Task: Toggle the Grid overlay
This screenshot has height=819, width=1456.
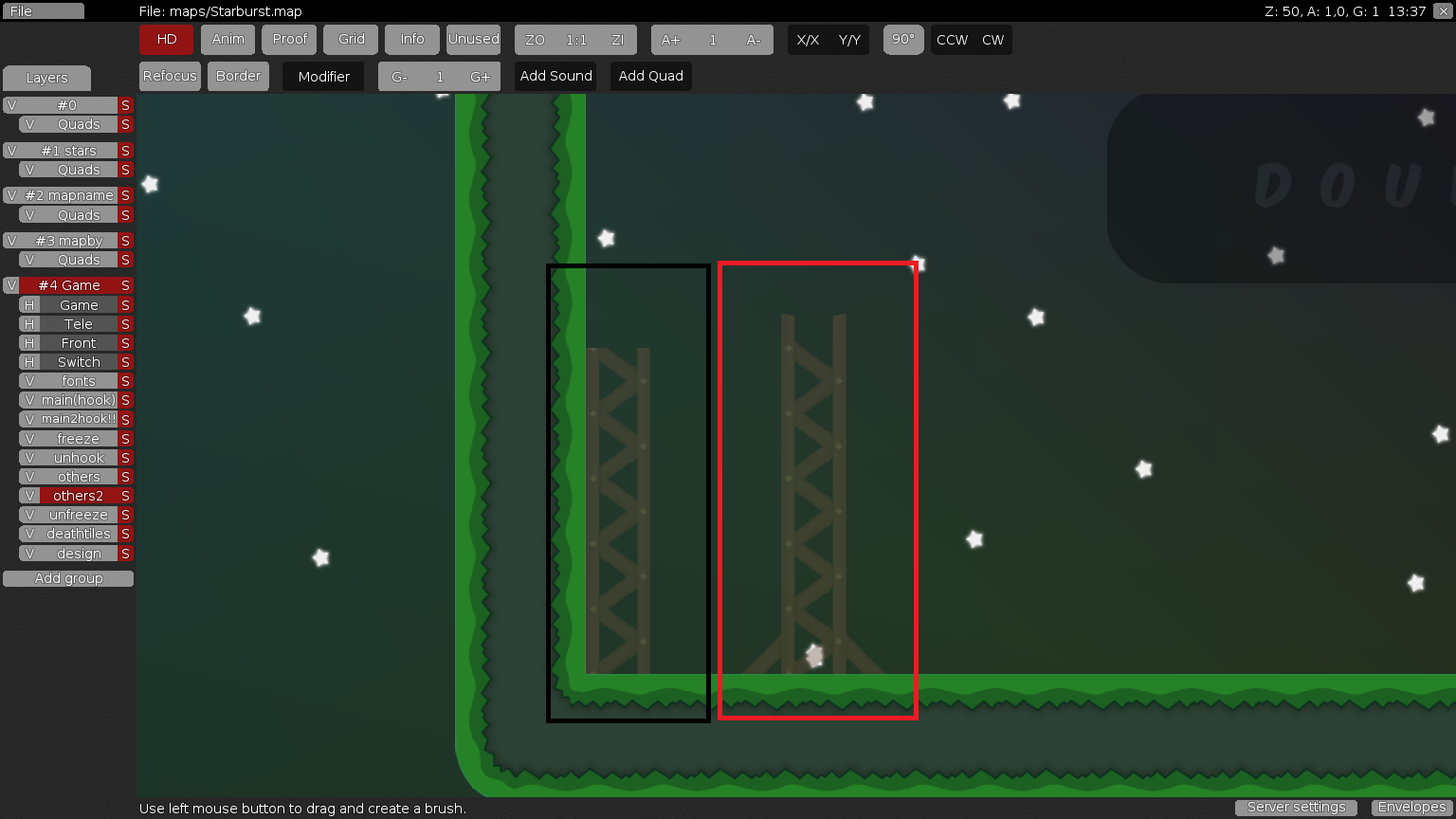Action: (350, 40)
